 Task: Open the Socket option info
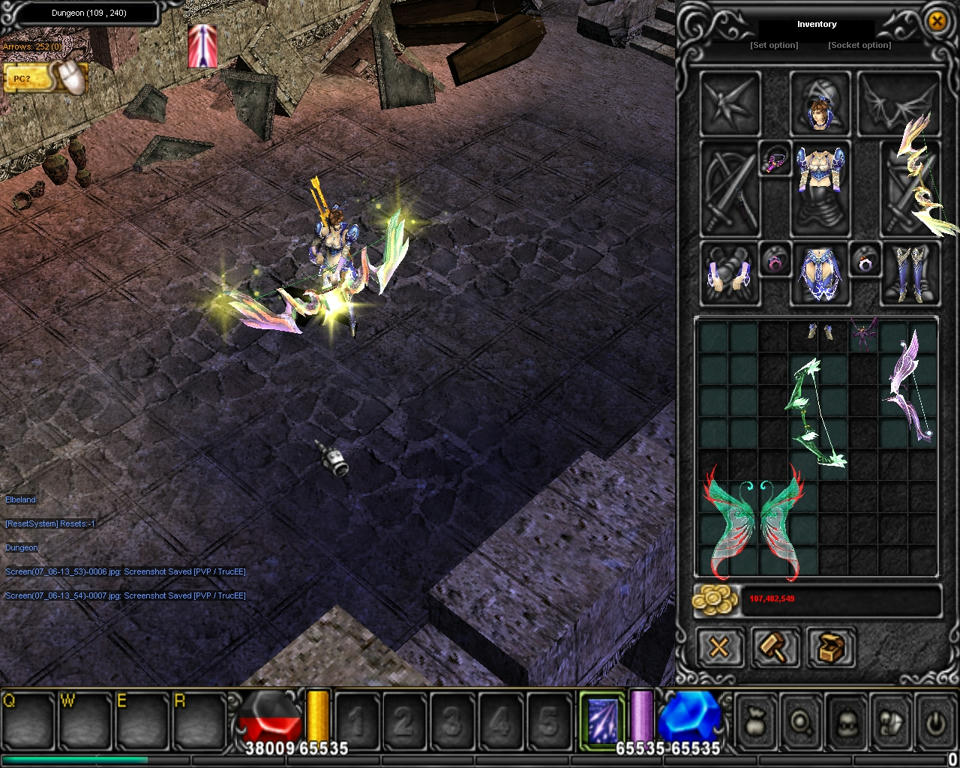tap(859, 45)
